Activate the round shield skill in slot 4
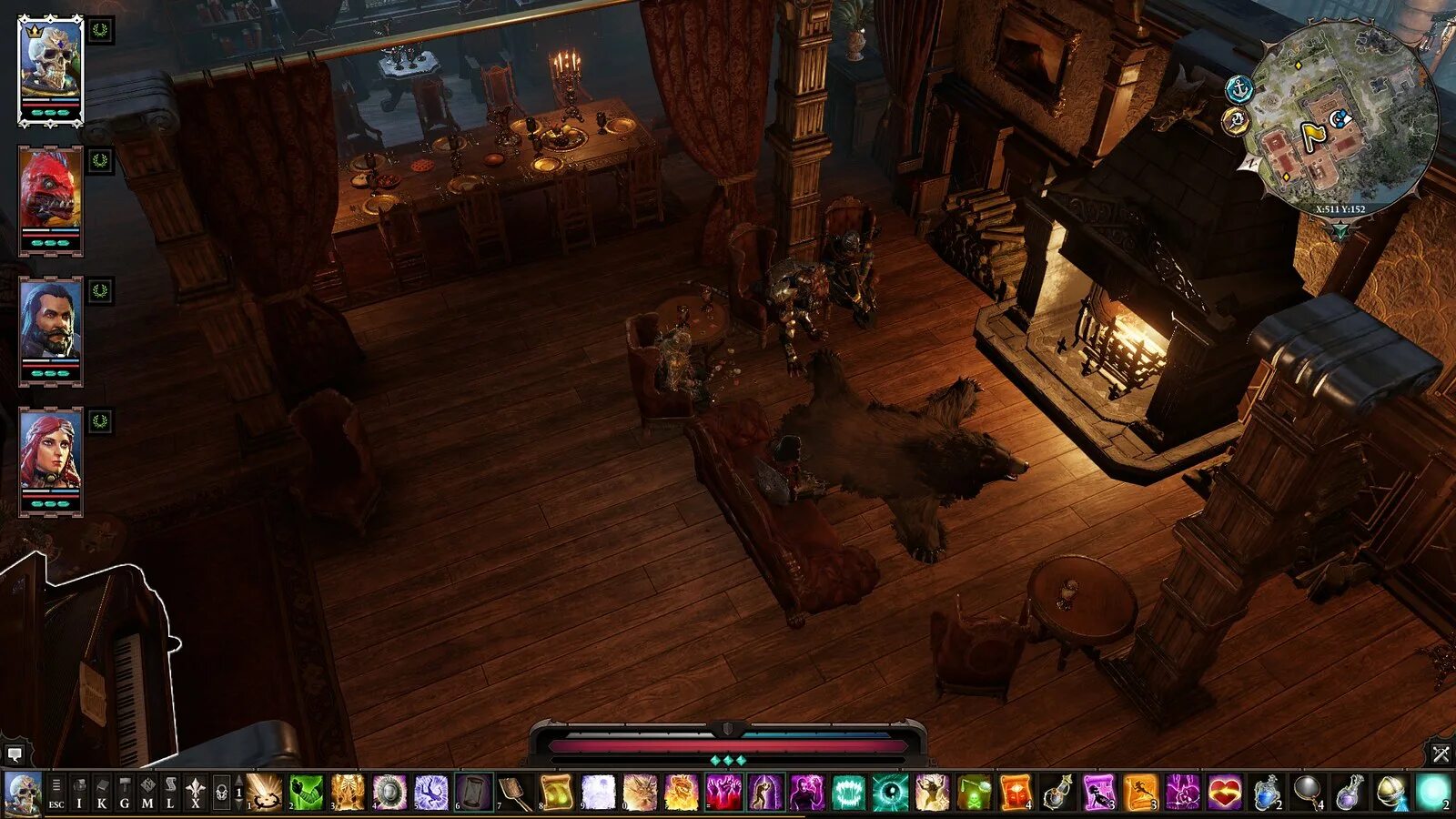The image size is (1456, 819). (x=389, y=792)
